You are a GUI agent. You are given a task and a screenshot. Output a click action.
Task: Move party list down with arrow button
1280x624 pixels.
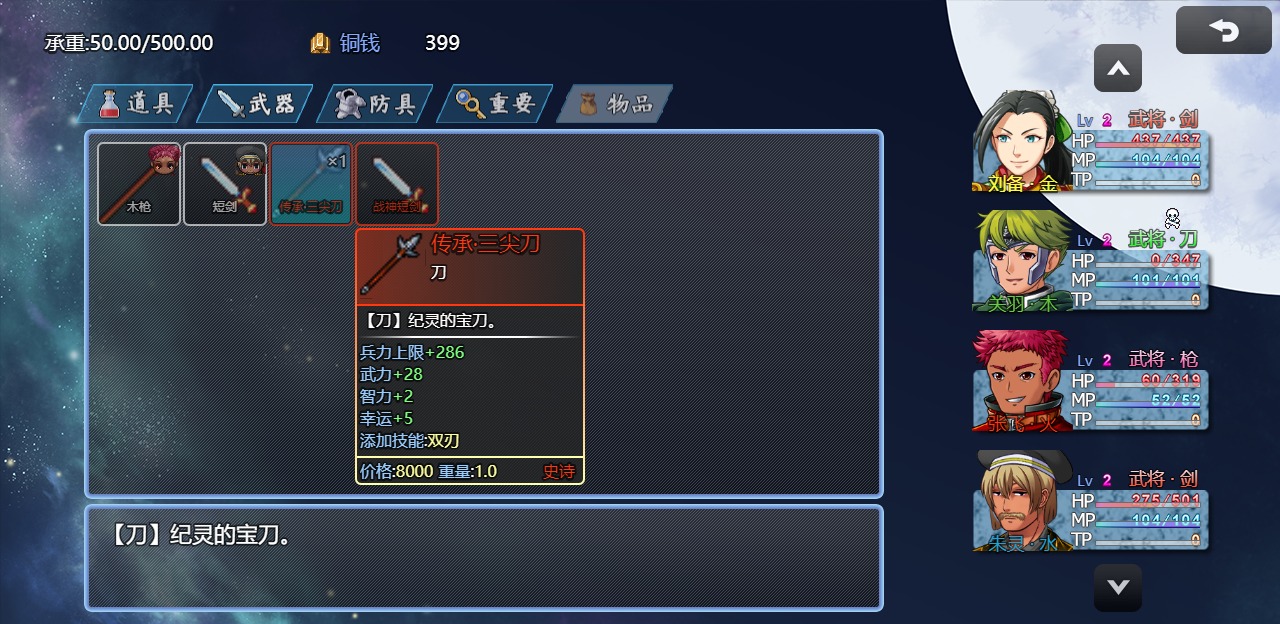pos(1117,587)
